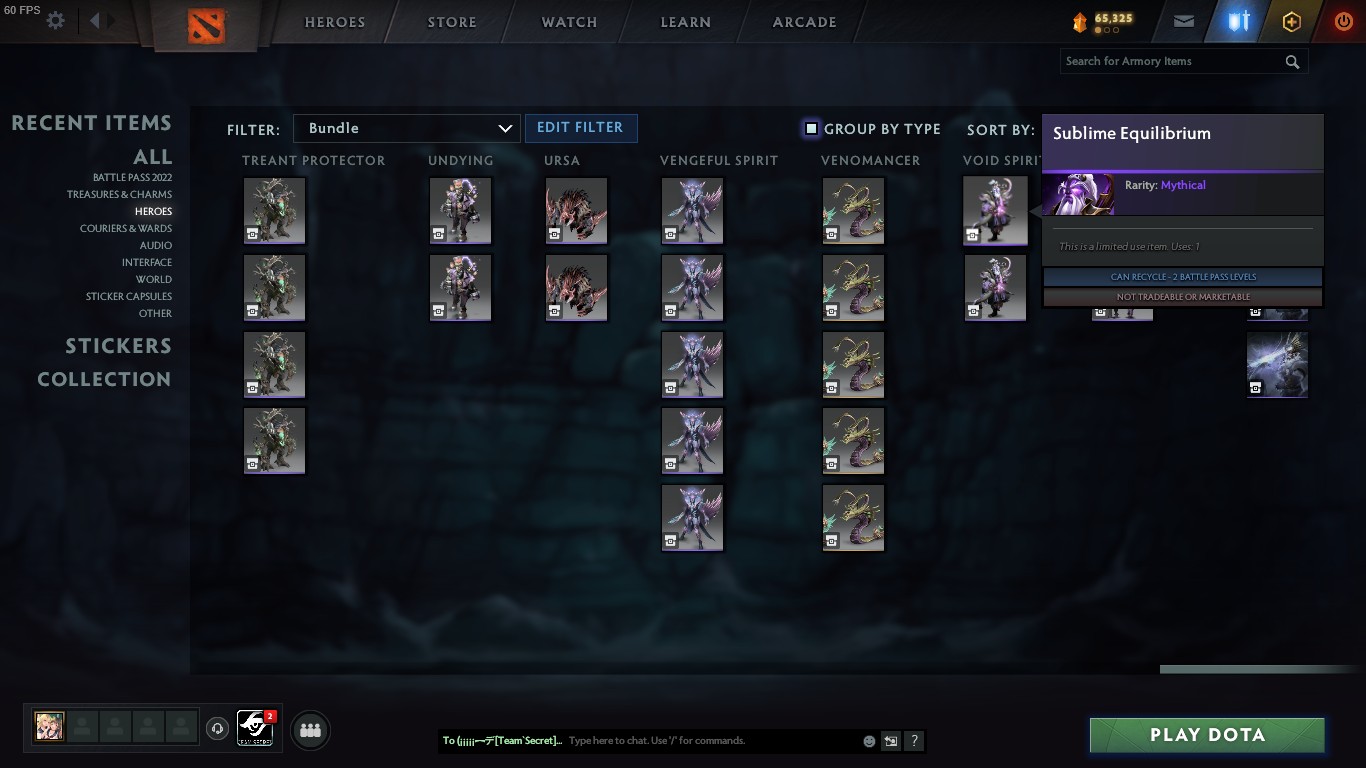Click the chat help question mark icon
This screenshot has height=768, width=1366.
pyautogui.click(x=913, y=741)
